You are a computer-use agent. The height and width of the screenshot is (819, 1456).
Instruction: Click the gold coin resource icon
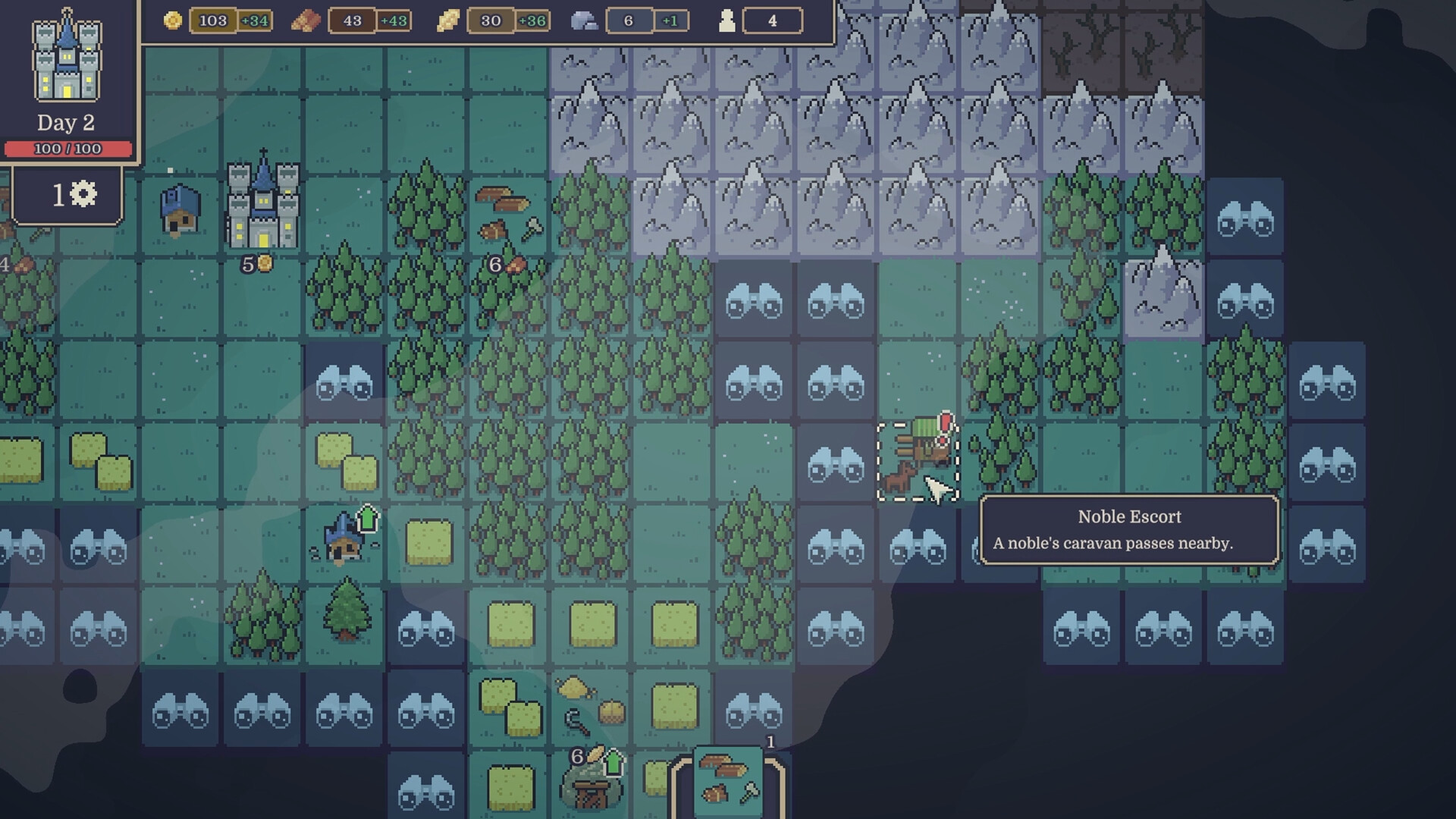[173, 21]
